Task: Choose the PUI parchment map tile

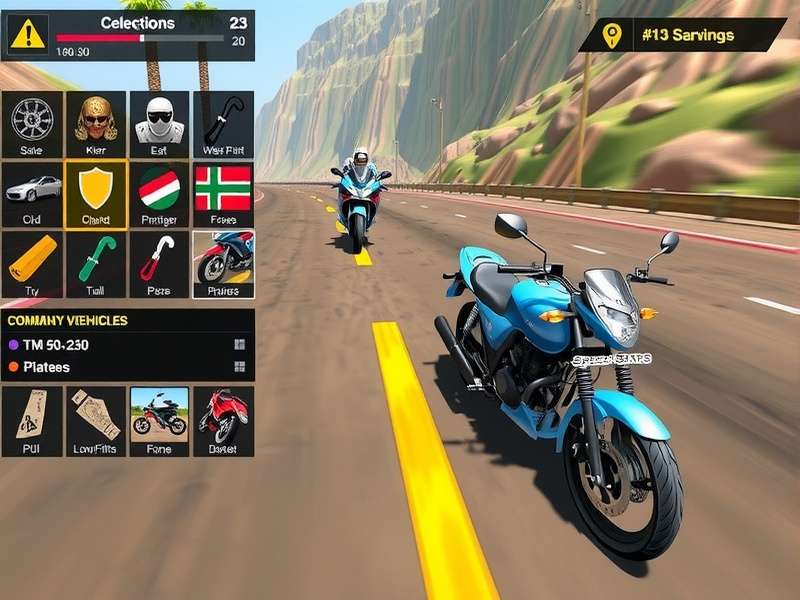Action: 32,421
